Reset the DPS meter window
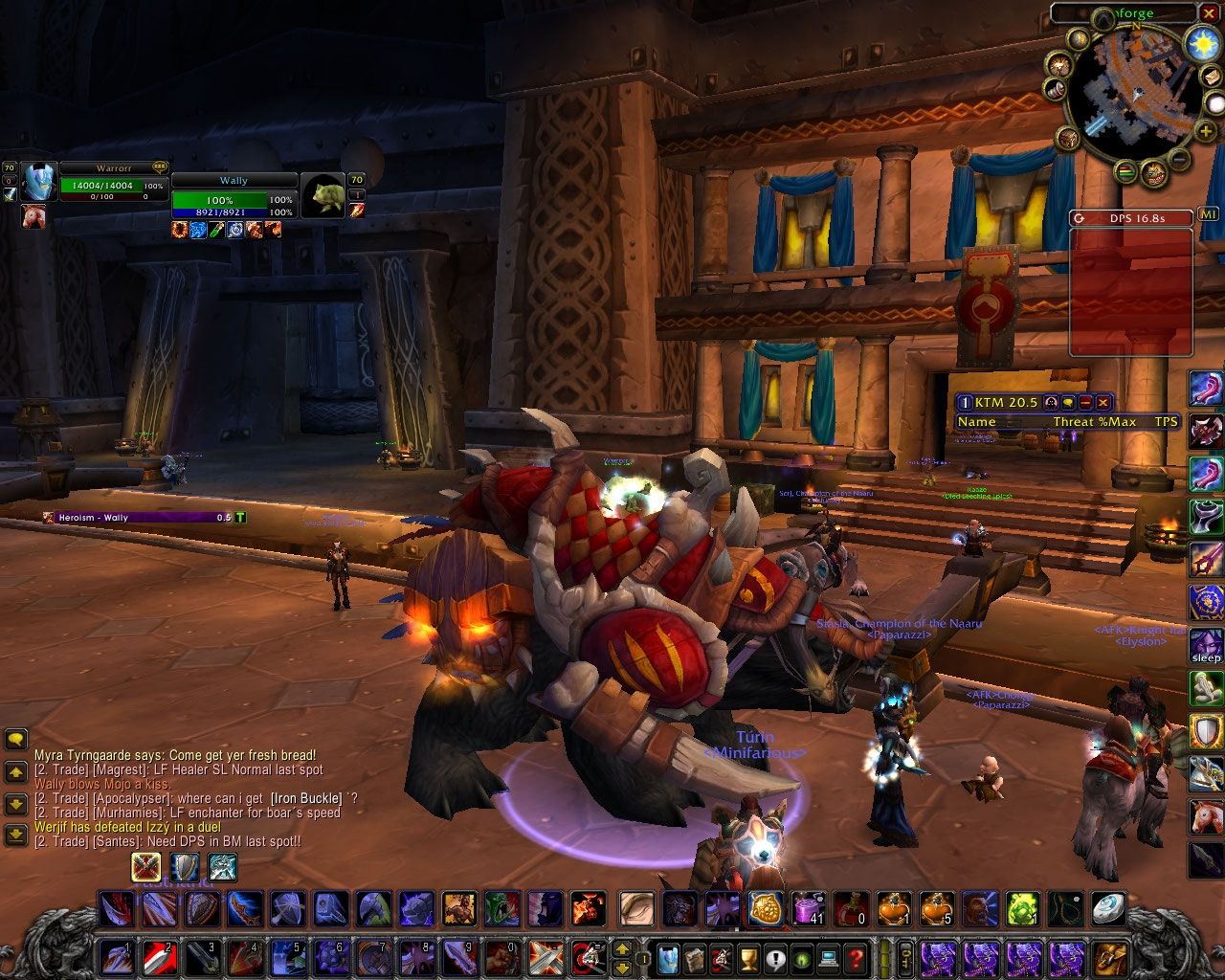The height and width of the screenshot is (980, 1225). coord(1080,218)
